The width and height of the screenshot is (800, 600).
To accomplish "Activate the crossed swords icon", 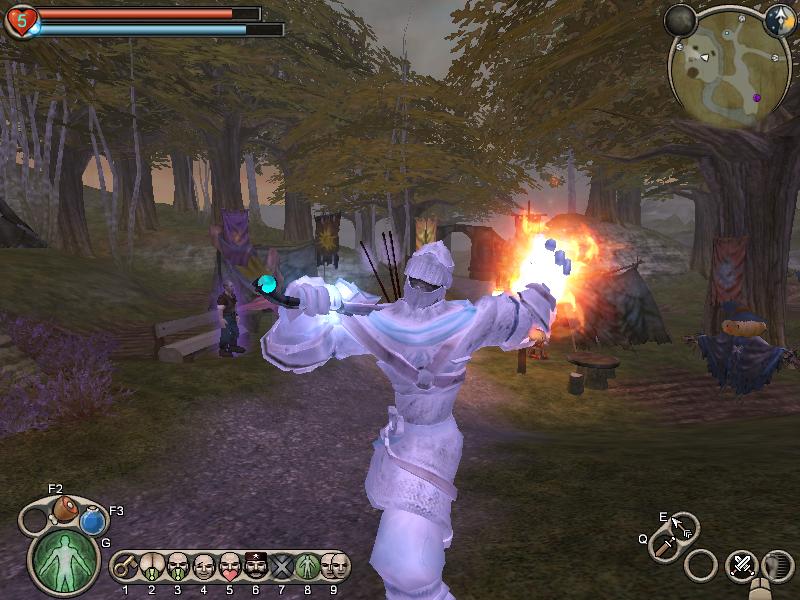I will pyautogui.click(x=742, y=565).
